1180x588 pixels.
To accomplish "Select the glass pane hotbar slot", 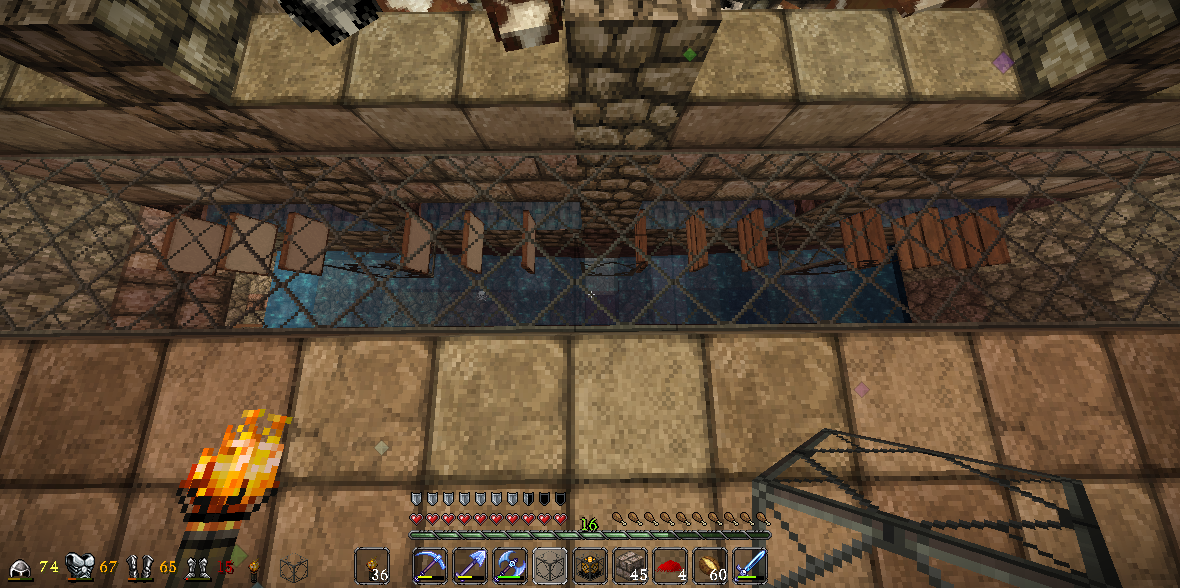I will pyautogui.click(x=550, y=566).
